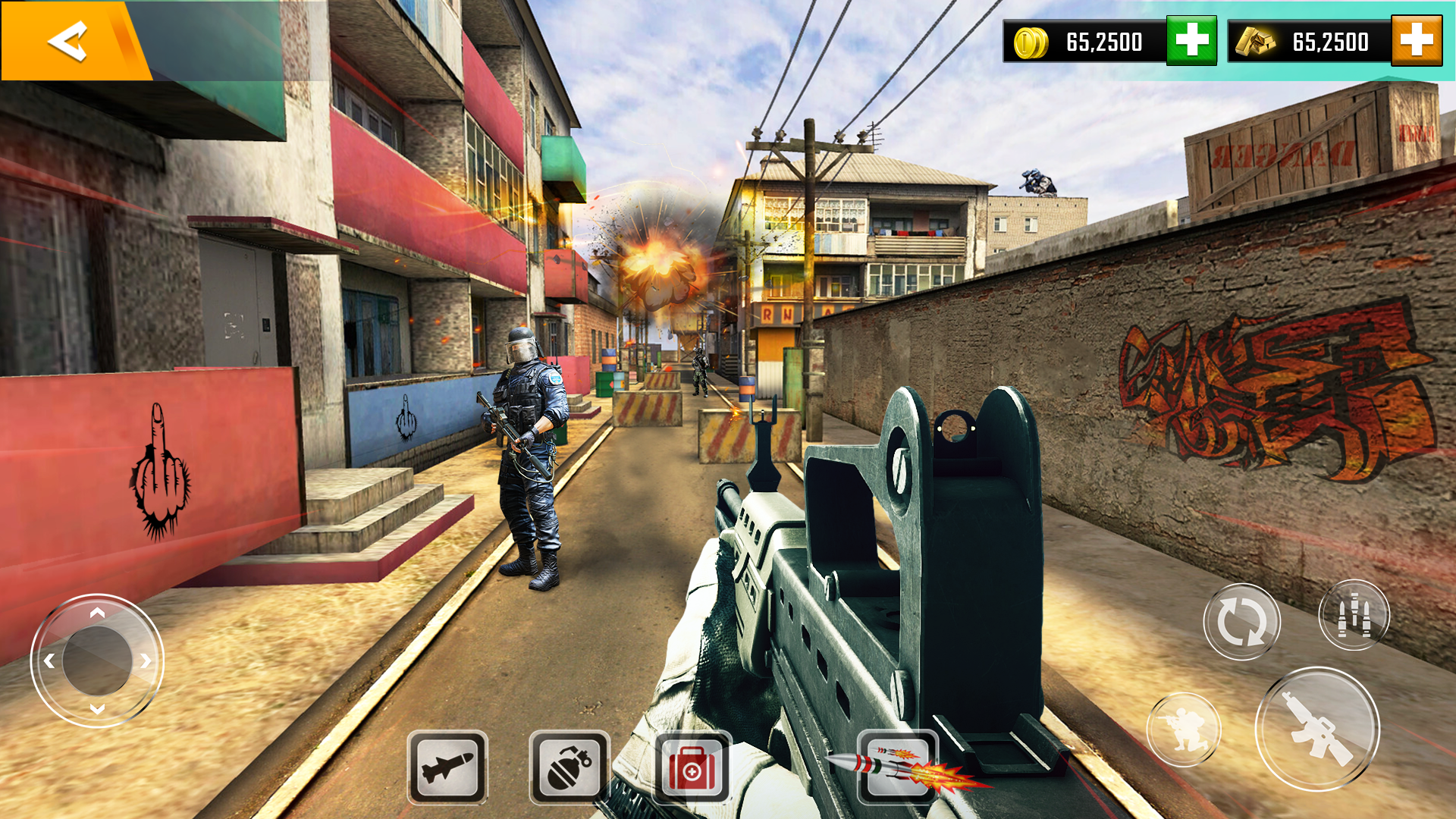1456x819 pixels.
Task: Tap the gold bars icon
Action: [x=1256, y=42]
